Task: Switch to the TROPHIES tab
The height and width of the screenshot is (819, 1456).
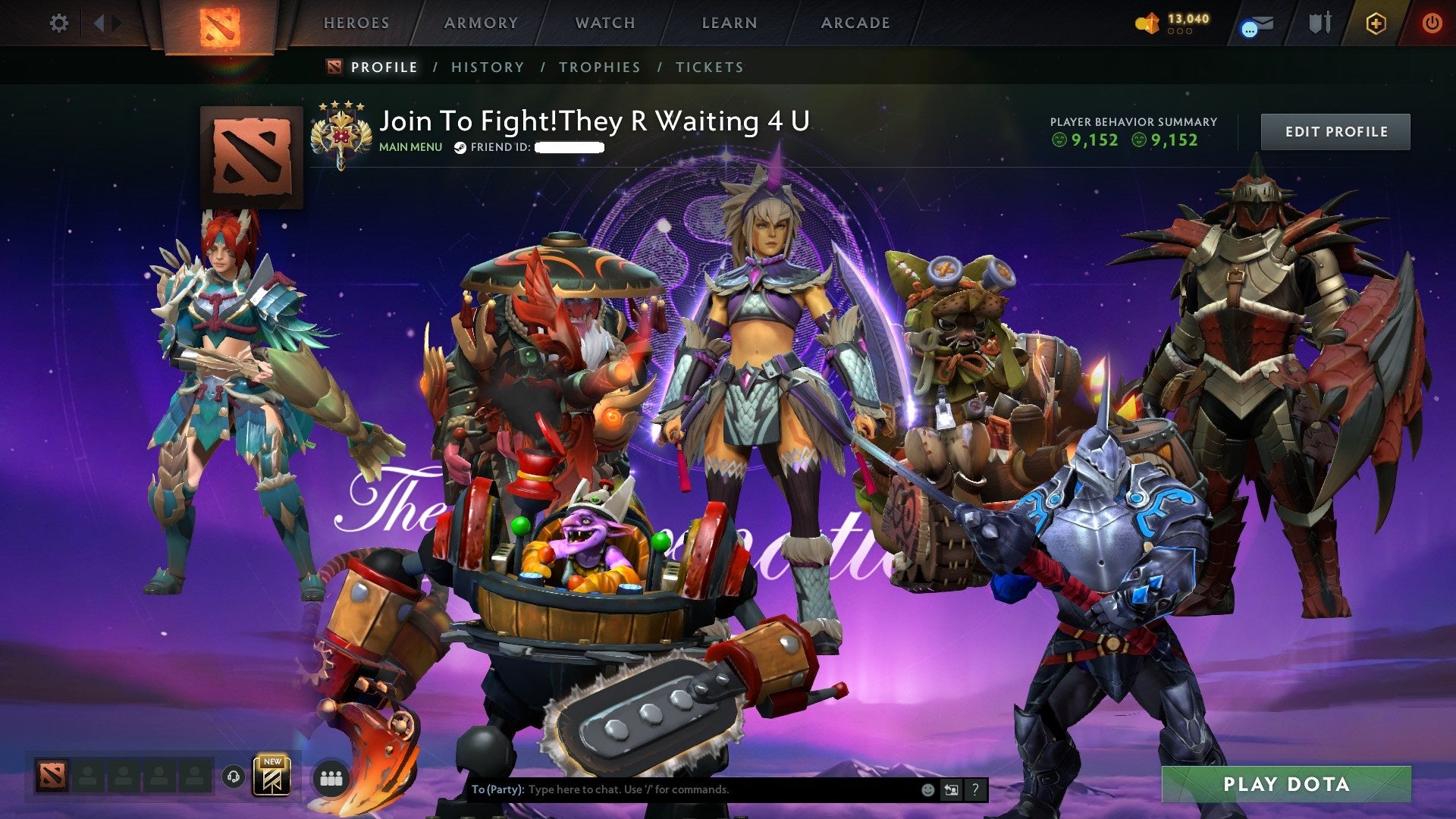Action: click(x=600, y=67)
